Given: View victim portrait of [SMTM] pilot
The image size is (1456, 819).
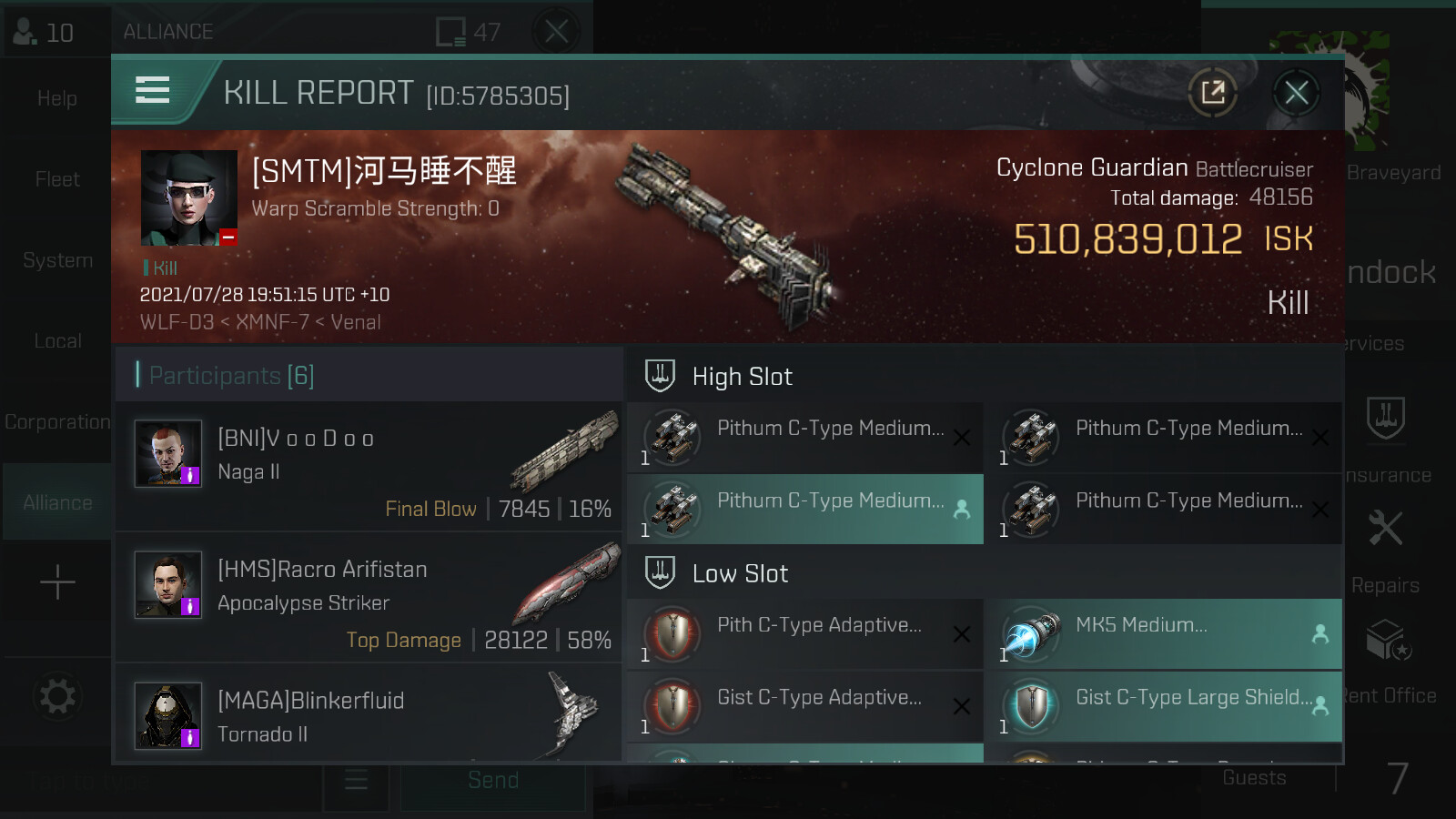Looking at the screenshot, I should pyautogui.click(x=189, y=197).
